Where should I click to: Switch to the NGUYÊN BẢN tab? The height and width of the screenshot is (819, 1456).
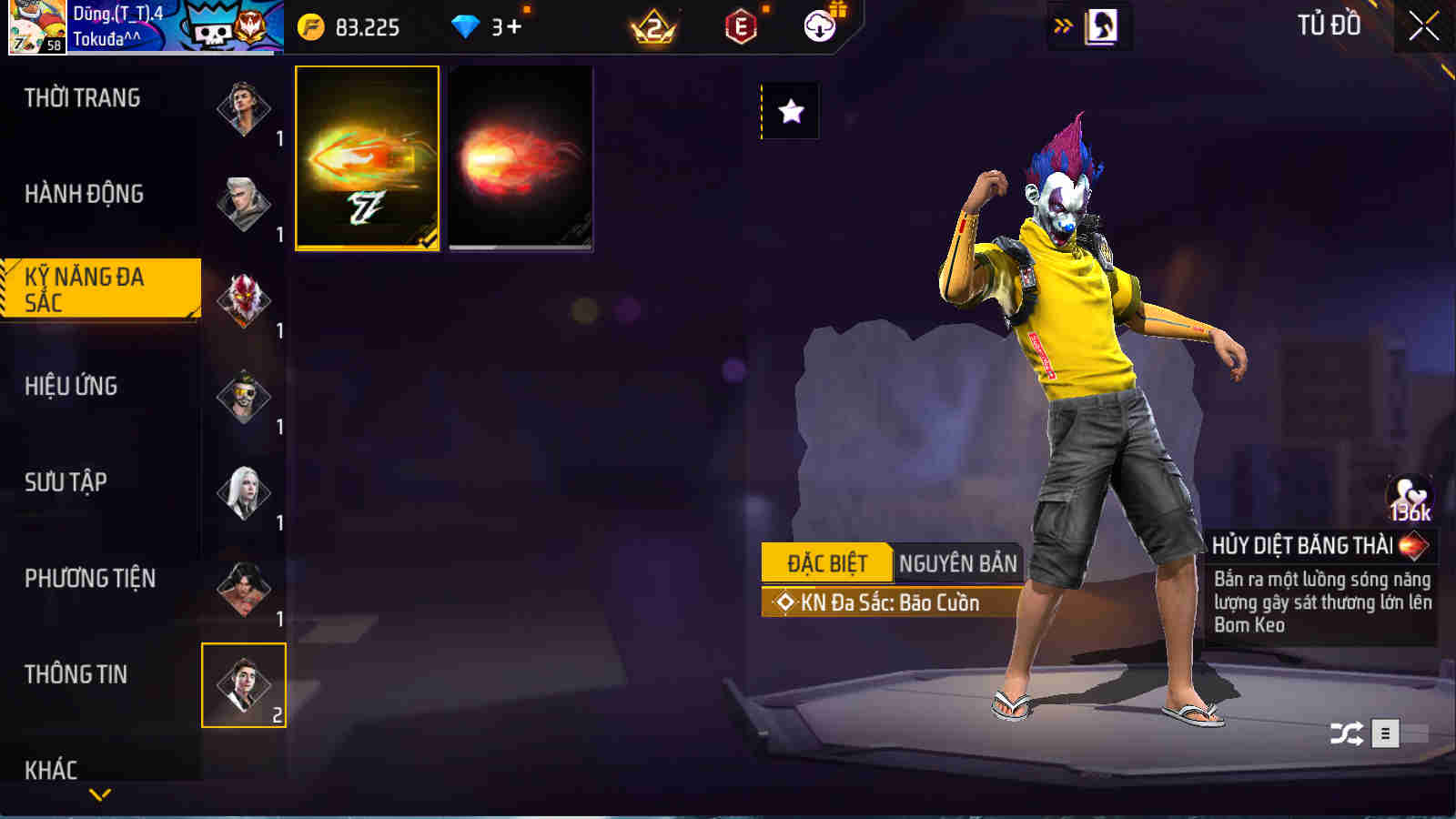(958, 563)
